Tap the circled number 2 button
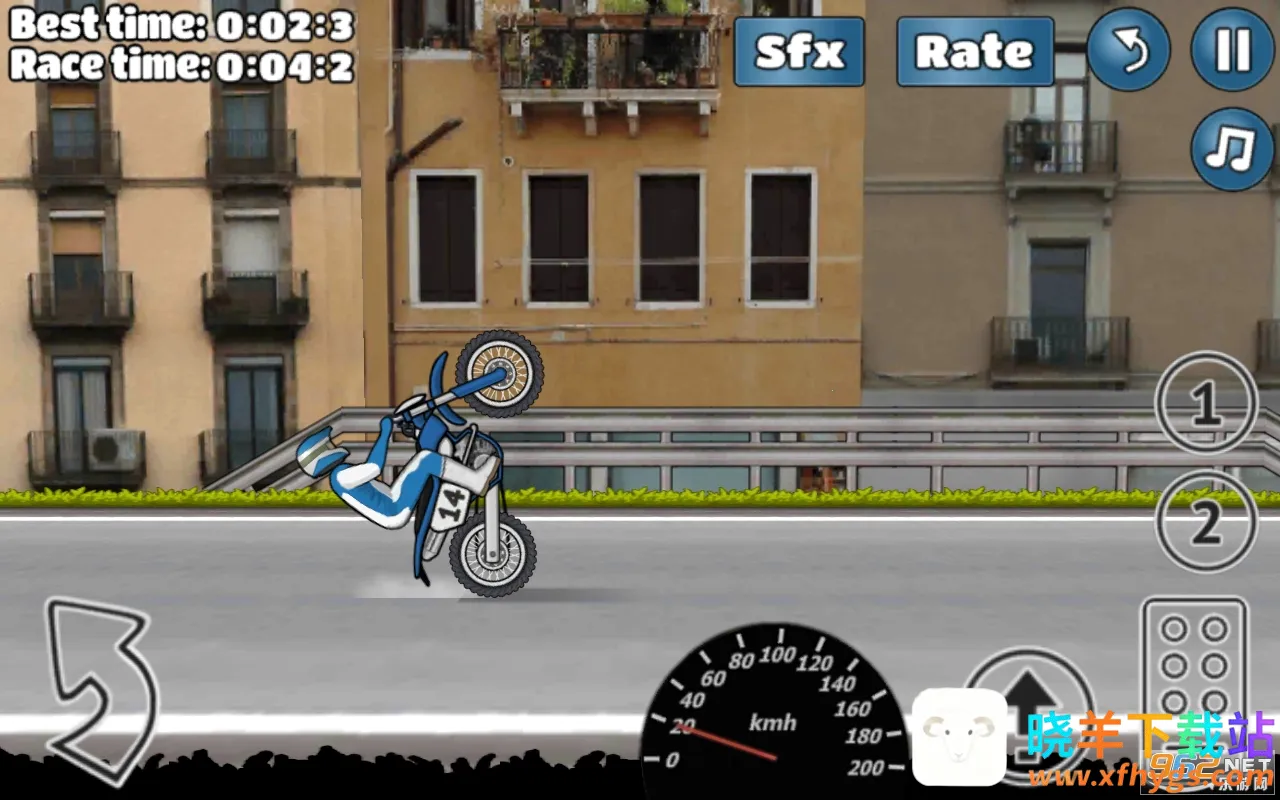 tap(1205, 521)
